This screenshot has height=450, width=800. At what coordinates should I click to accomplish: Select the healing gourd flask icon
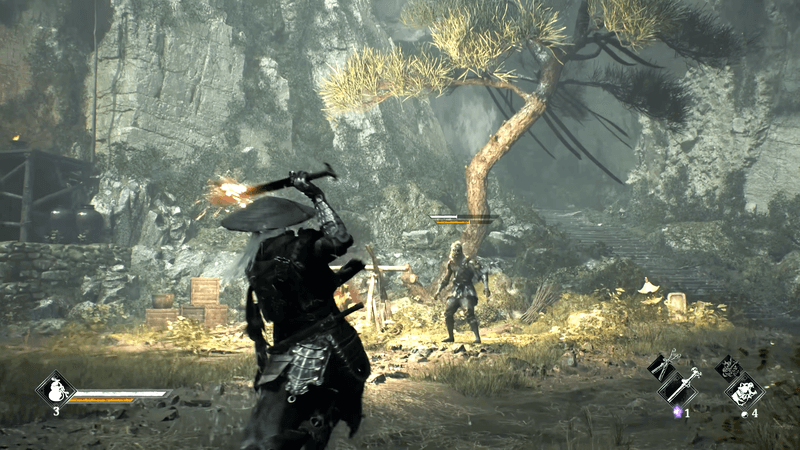(x=56, y=388)
